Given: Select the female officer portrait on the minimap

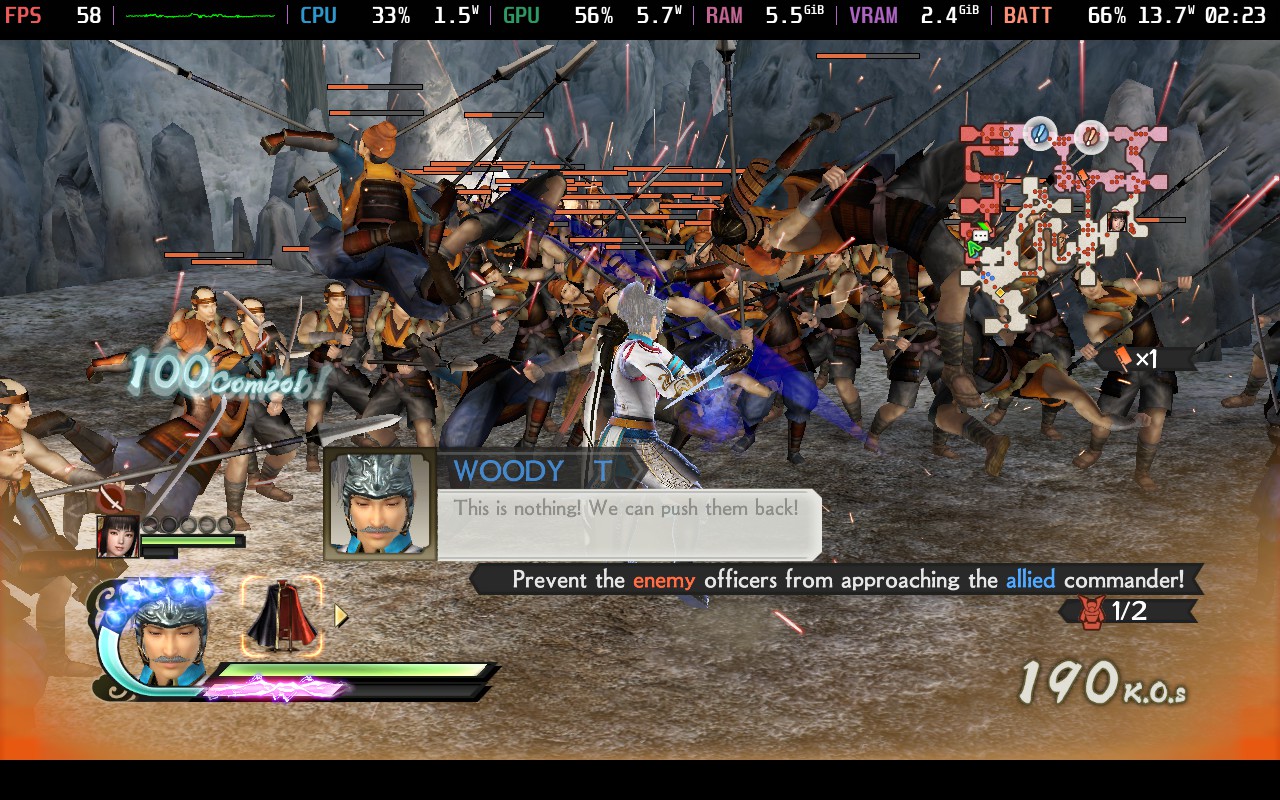Looking at the screenshot, I should point(1117,222).
